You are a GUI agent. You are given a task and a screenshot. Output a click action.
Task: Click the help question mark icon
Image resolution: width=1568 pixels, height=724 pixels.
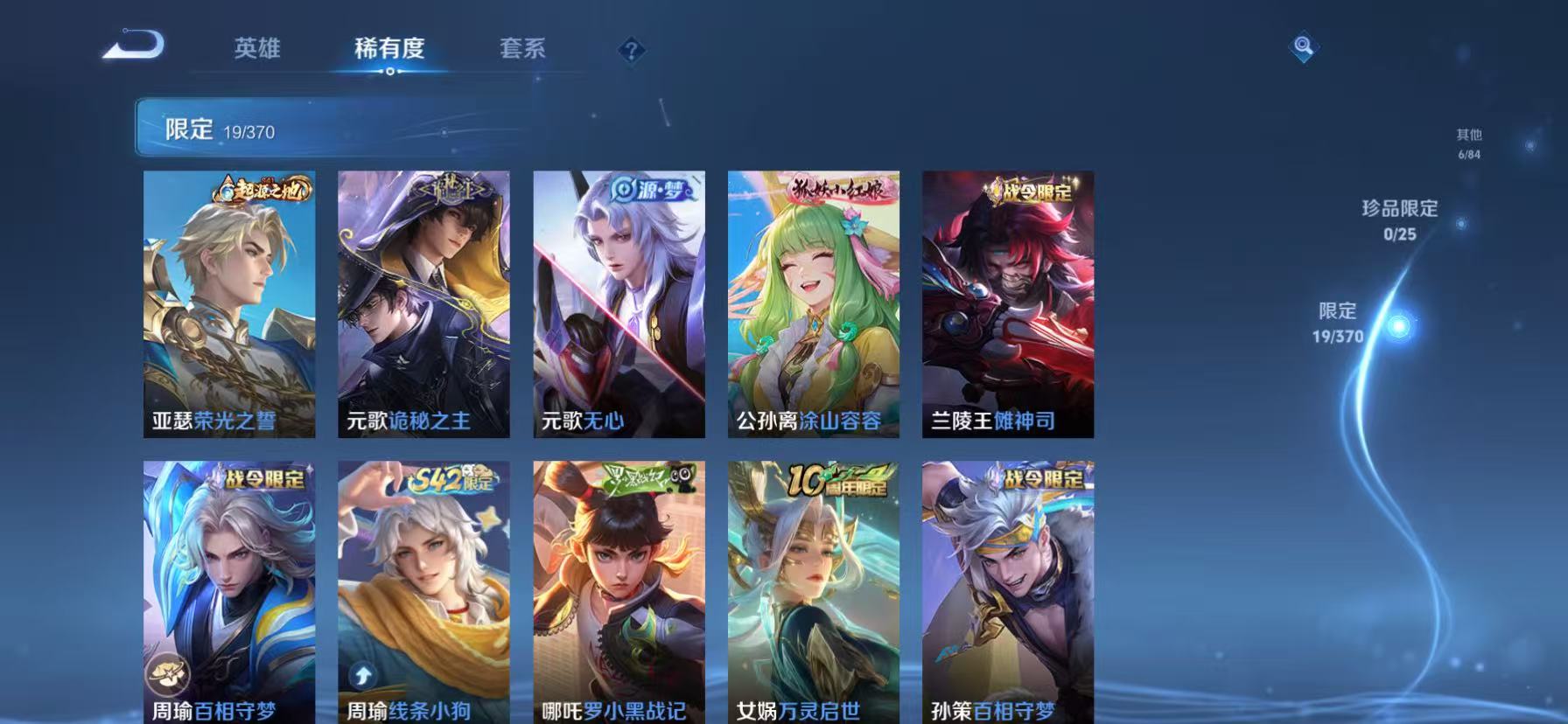(x=632, y=50)
